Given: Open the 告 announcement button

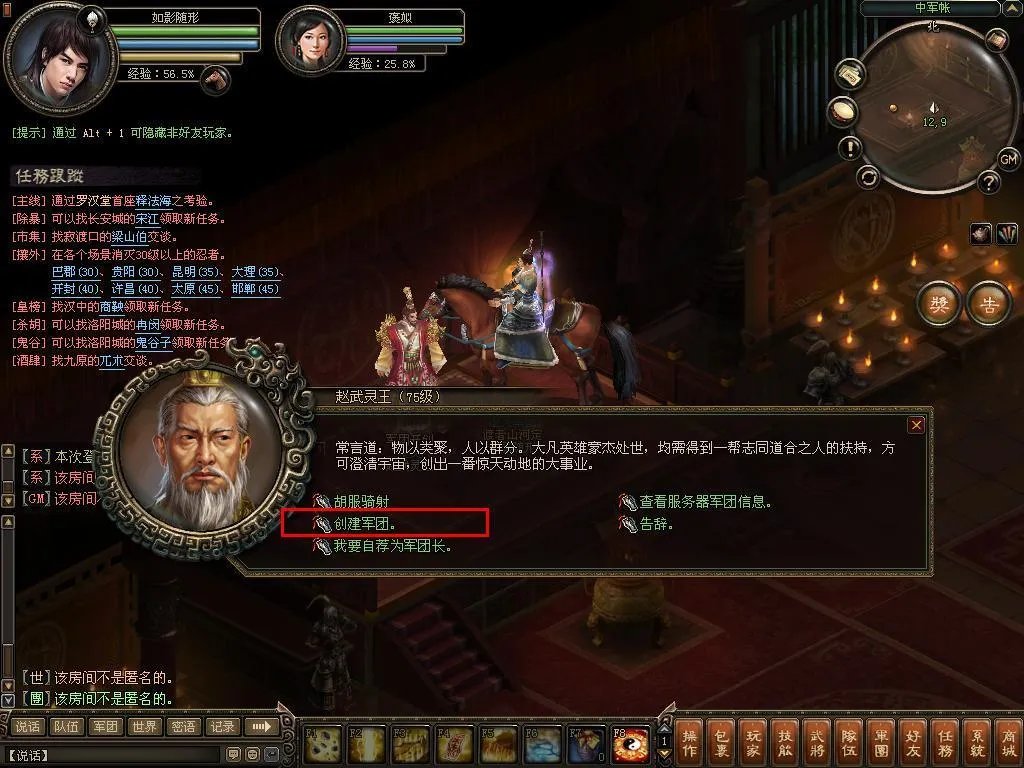Looking at the screenshot, I should coord(989,305).
